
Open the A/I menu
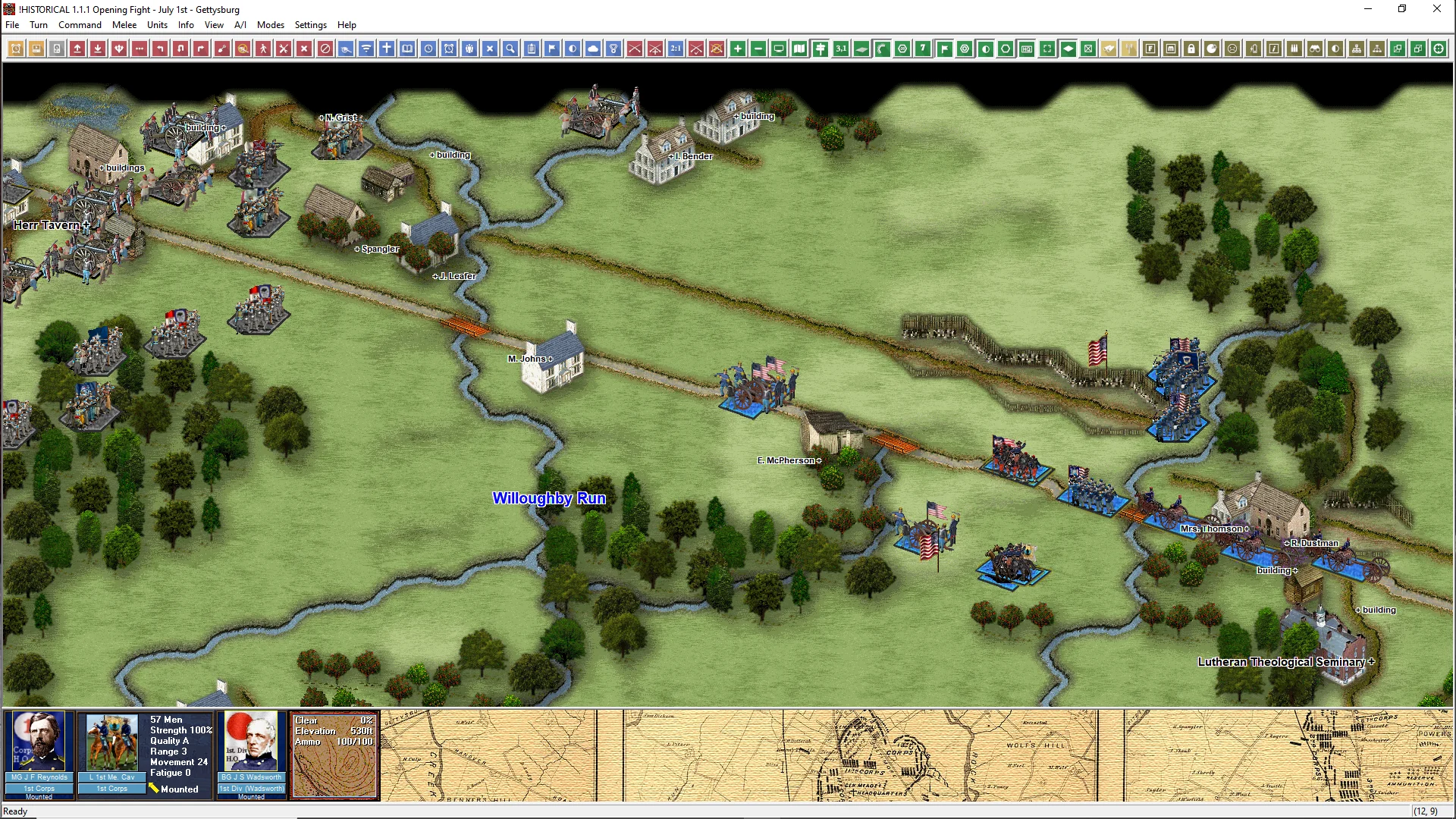pos(240,25)
